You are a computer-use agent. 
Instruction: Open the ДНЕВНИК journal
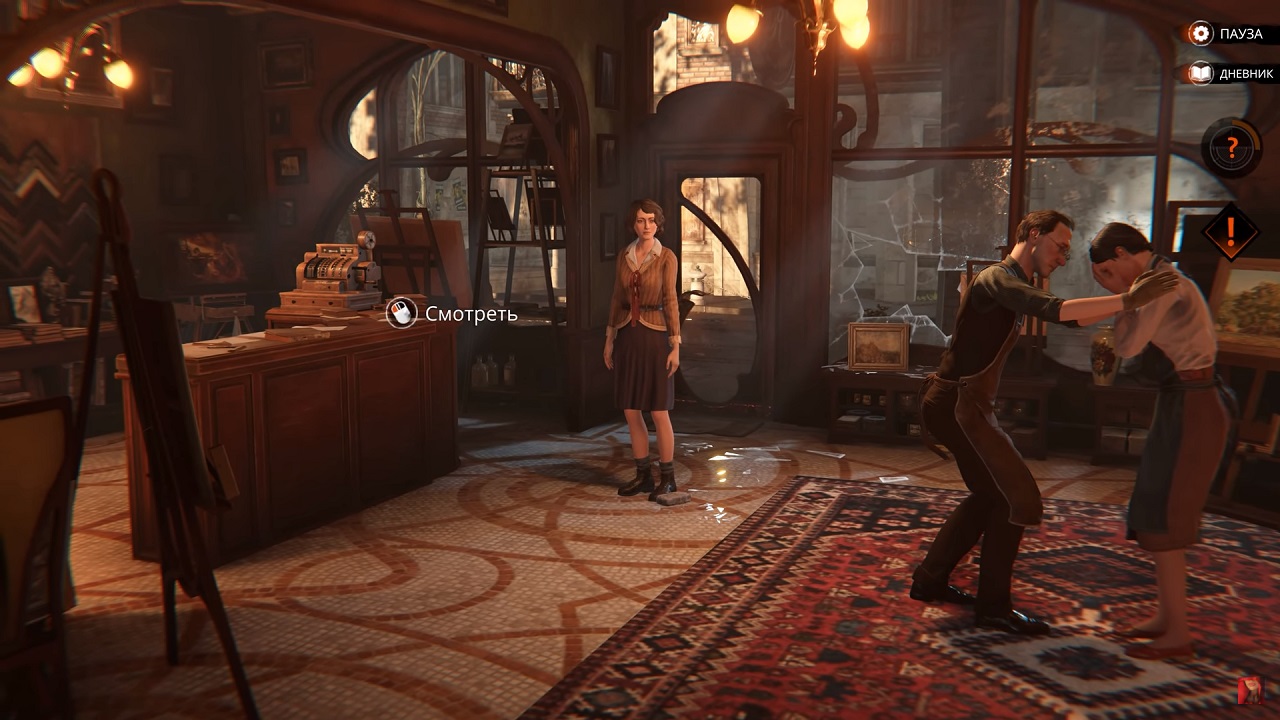click(x=1230, y=72)
